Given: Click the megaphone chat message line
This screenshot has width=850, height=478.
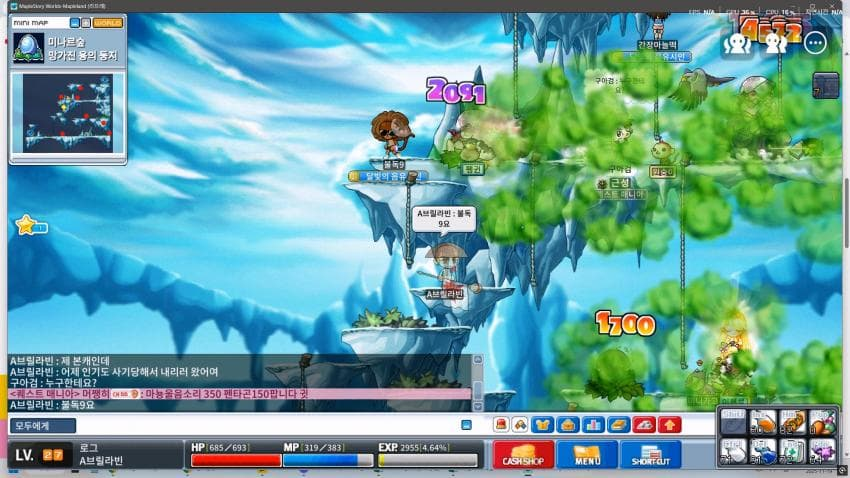Looking at the screenshot, I should pos(240,394).
